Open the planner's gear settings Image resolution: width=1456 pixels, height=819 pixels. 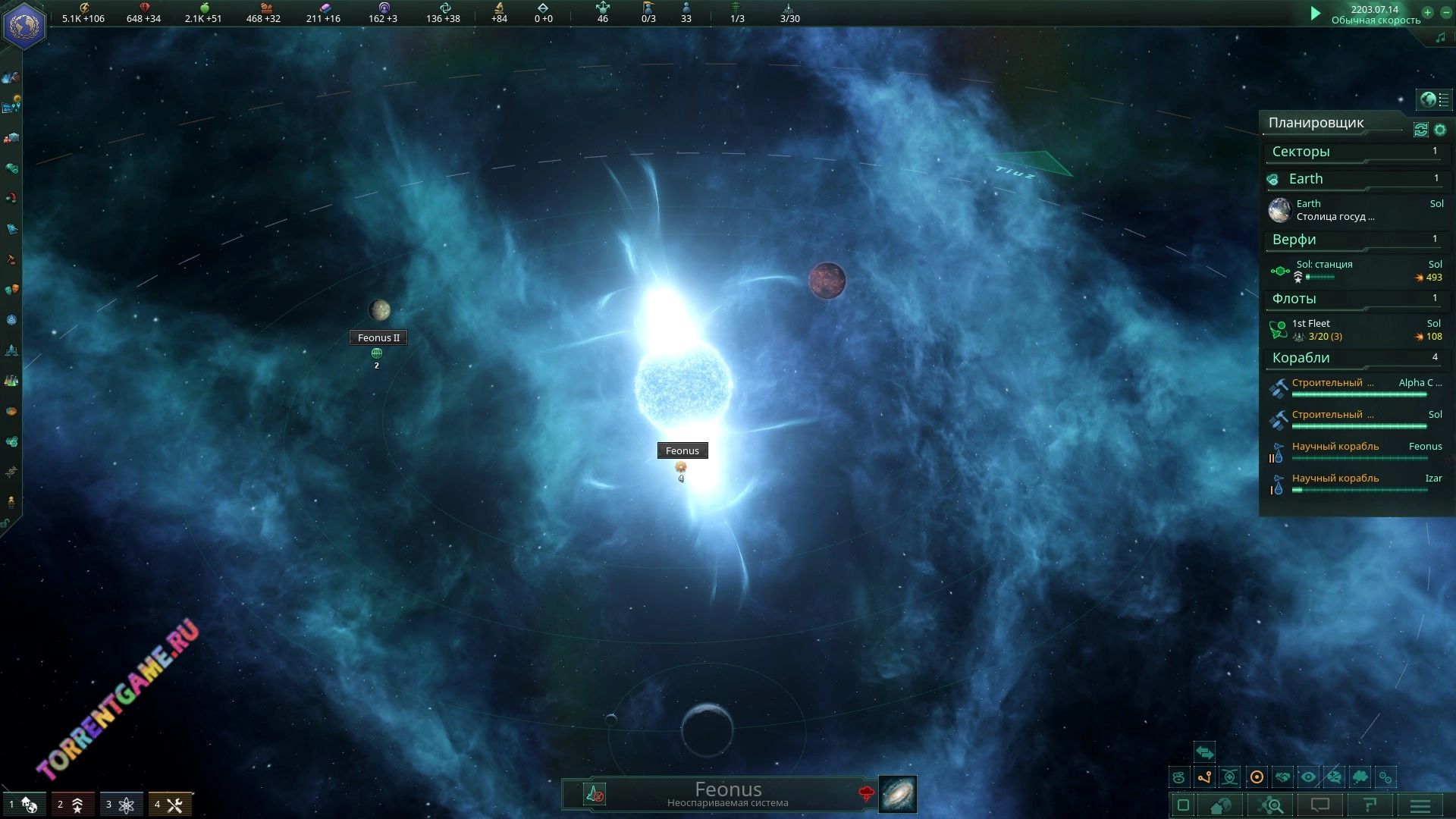(1440, 130)
